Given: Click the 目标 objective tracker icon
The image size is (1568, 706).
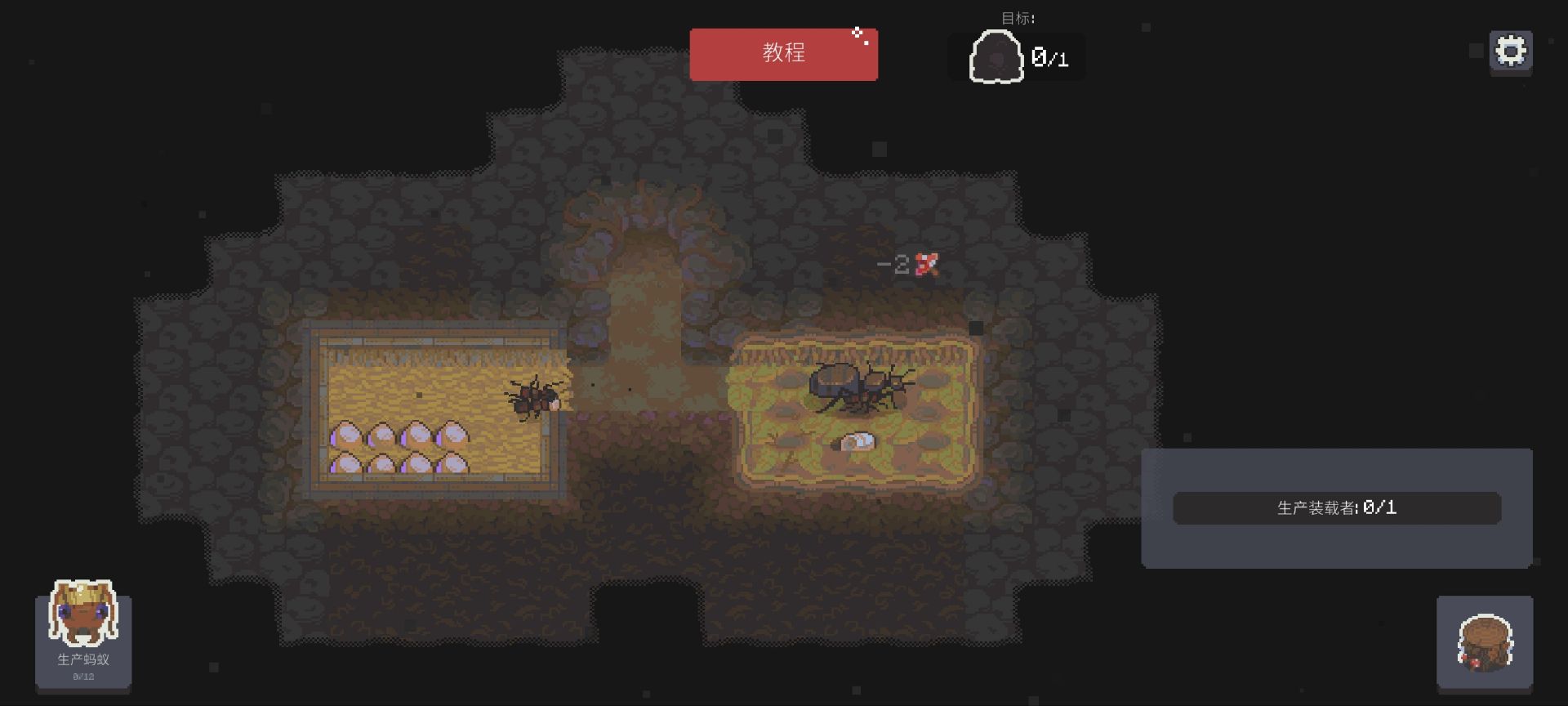Looking at the screenshot, I should click(x=996, y=57).
